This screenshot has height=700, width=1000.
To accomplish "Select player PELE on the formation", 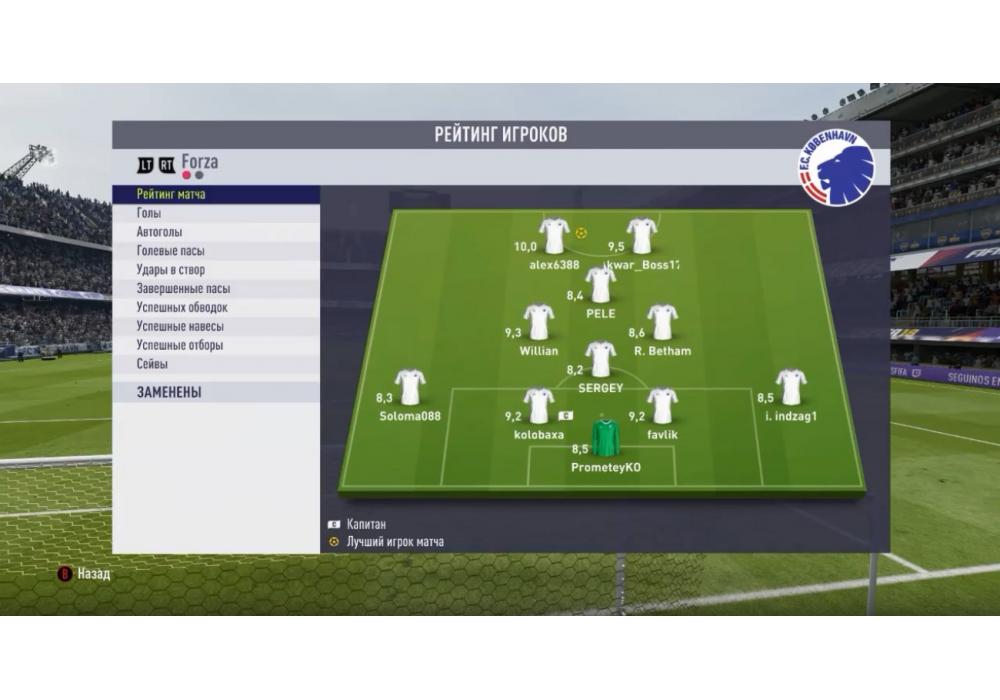I will (x=600, y=286).
